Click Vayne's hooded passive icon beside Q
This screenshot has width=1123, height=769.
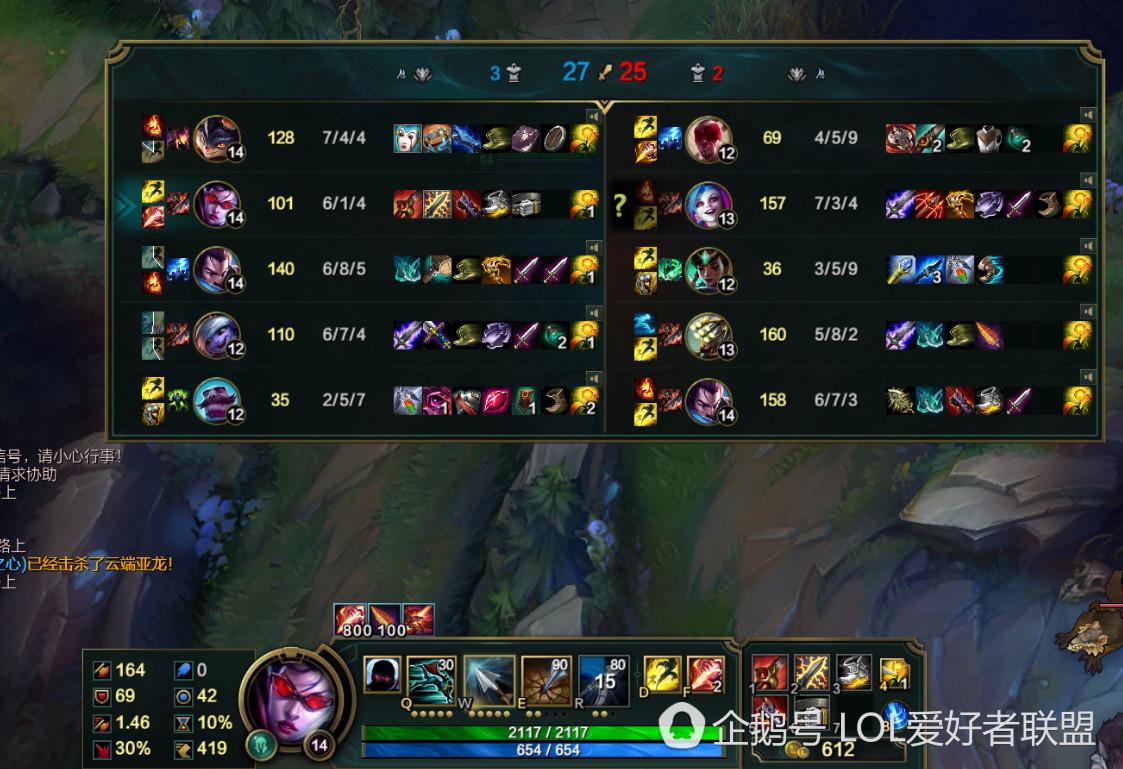tap(382, 676)
